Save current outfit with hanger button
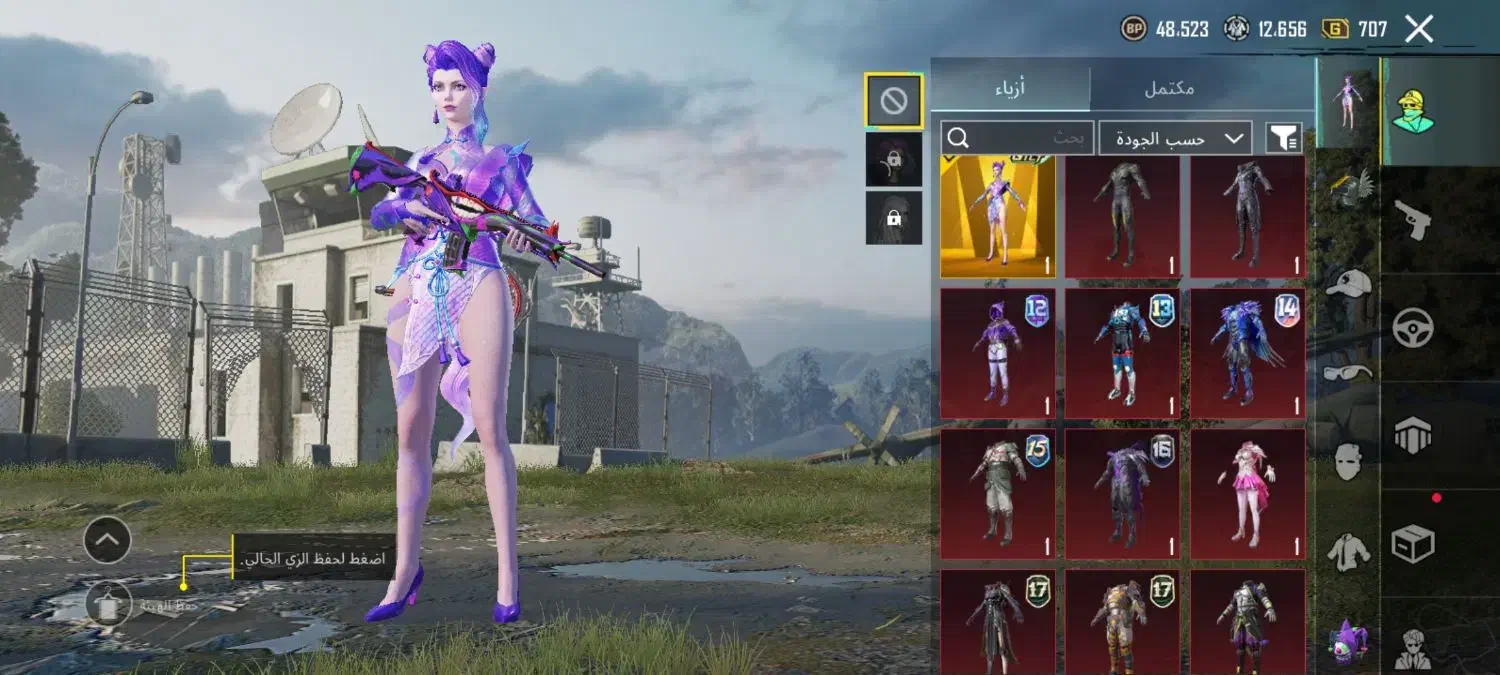Viewport: 1500px width, 675px height. [x=108, y=604]
